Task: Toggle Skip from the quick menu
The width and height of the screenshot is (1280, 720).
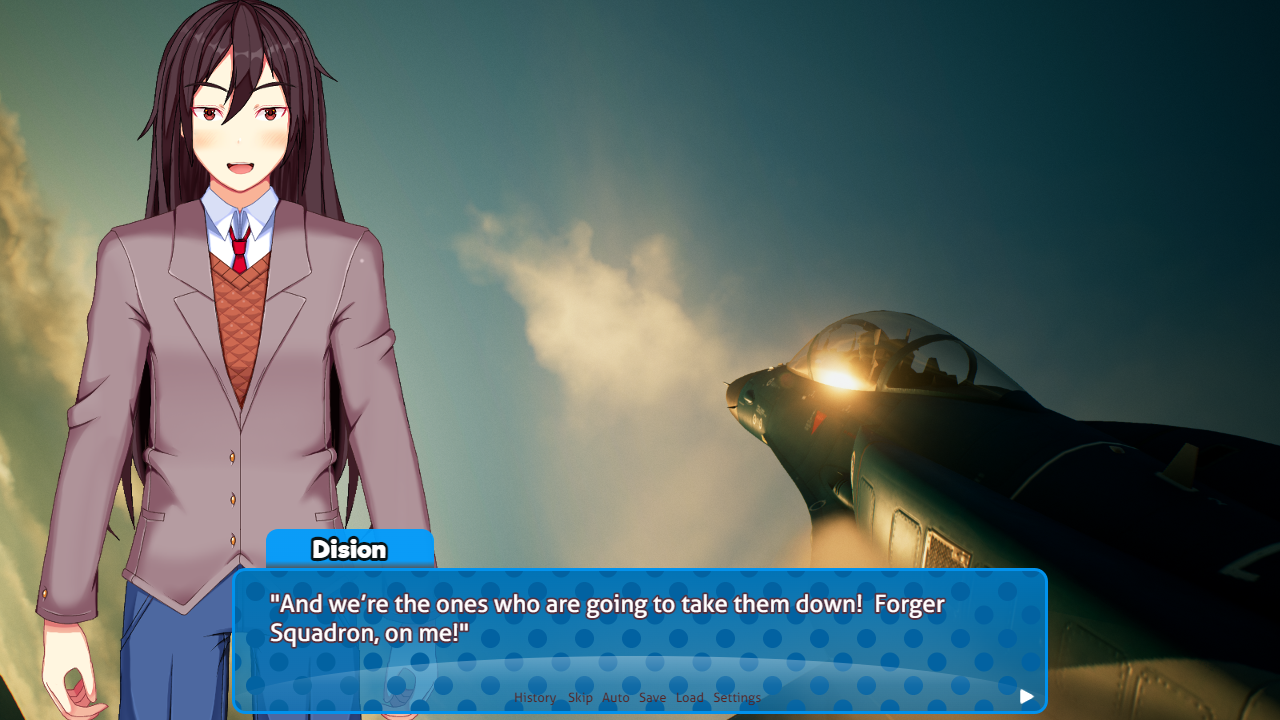Action: 580,697
